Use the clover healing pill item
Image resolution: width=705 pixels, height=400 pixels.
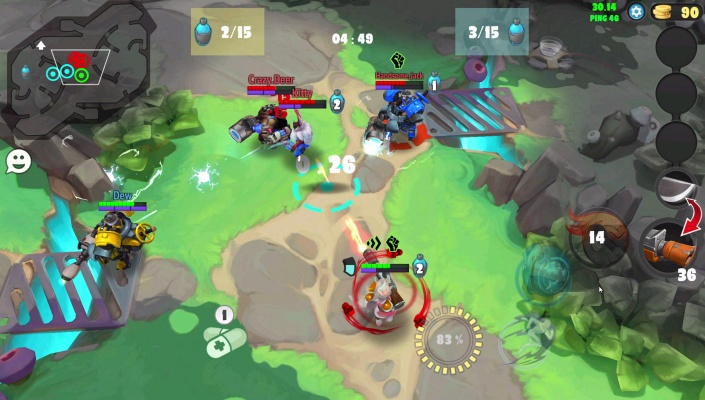click(x=225, y=340)
